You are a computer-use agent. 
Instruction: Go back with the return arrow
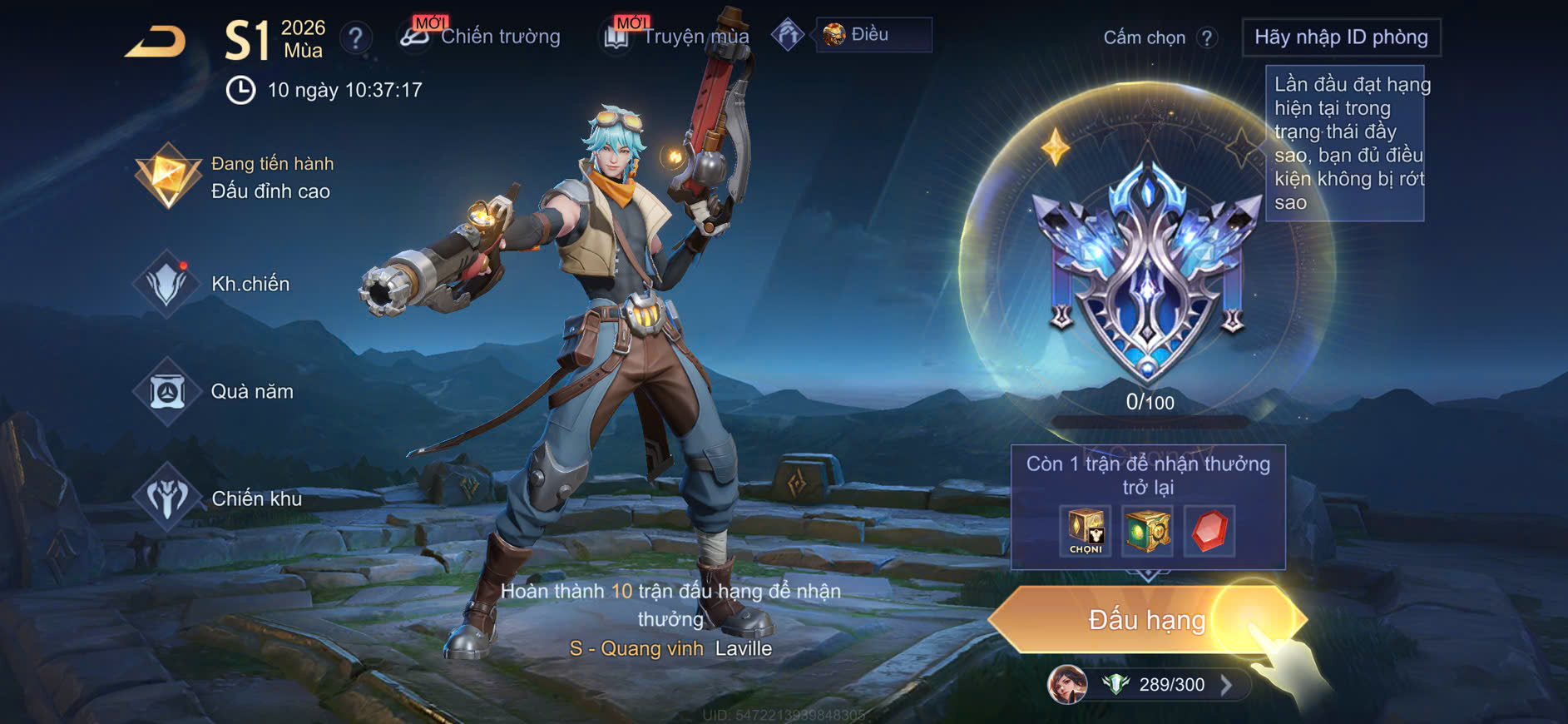click(156, 42)
